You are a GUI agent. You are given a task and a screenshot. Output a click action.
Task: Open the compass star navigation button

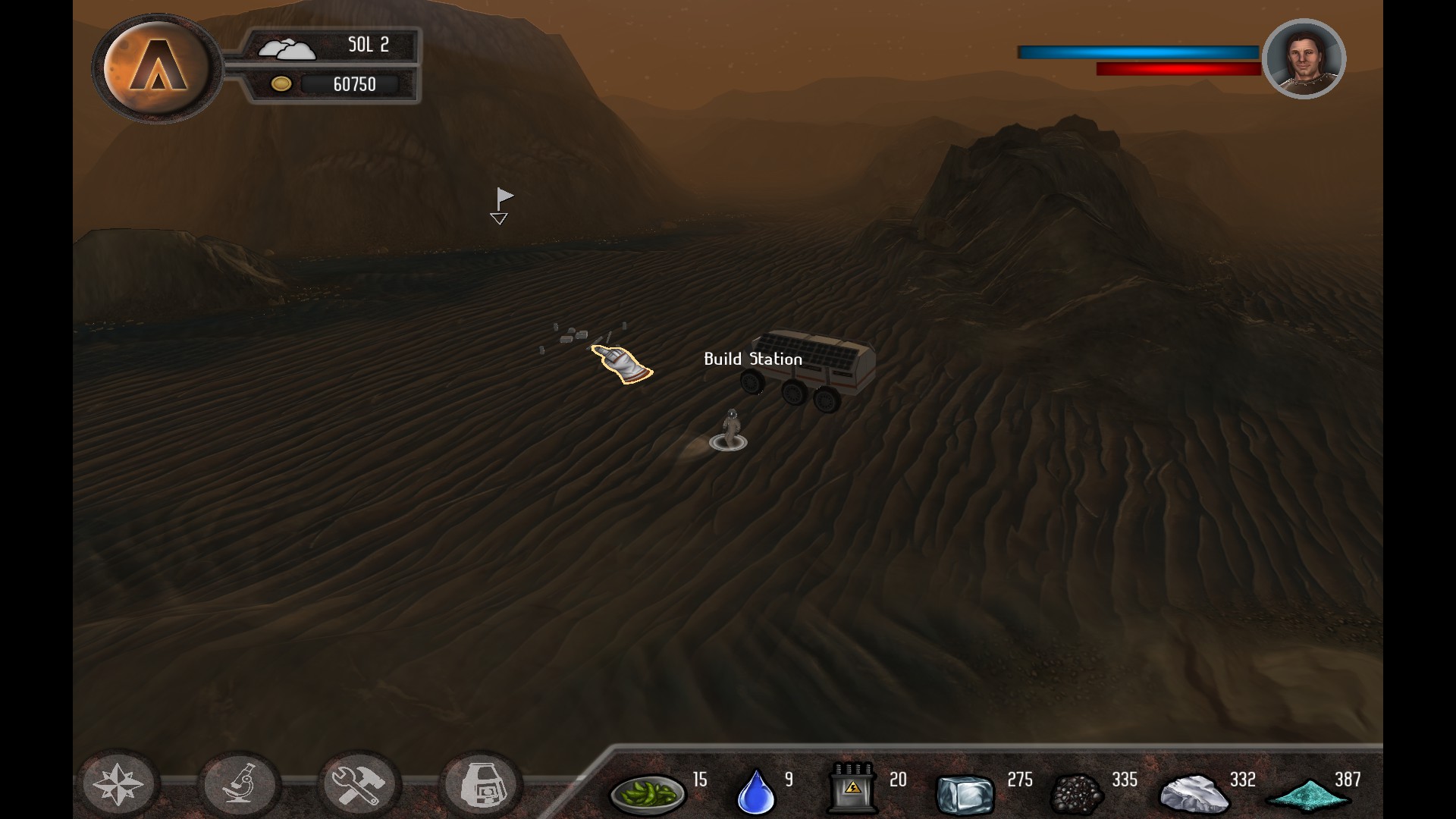point(118,783)
